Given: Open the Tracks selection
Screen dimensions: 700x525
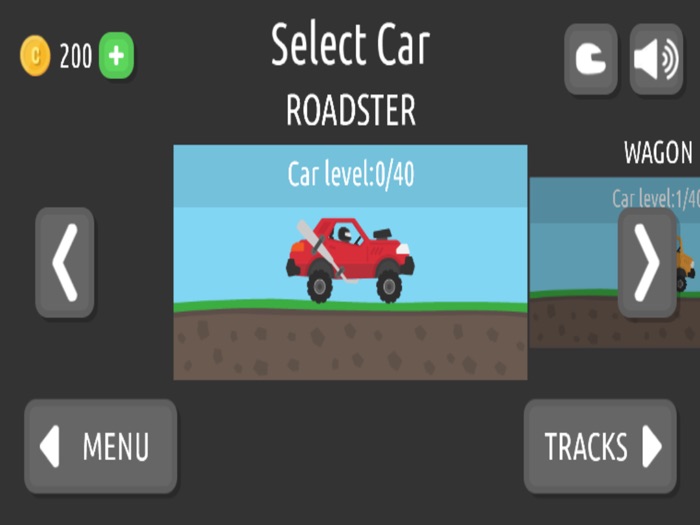Looking at the screenshot, I should point(600,446).
